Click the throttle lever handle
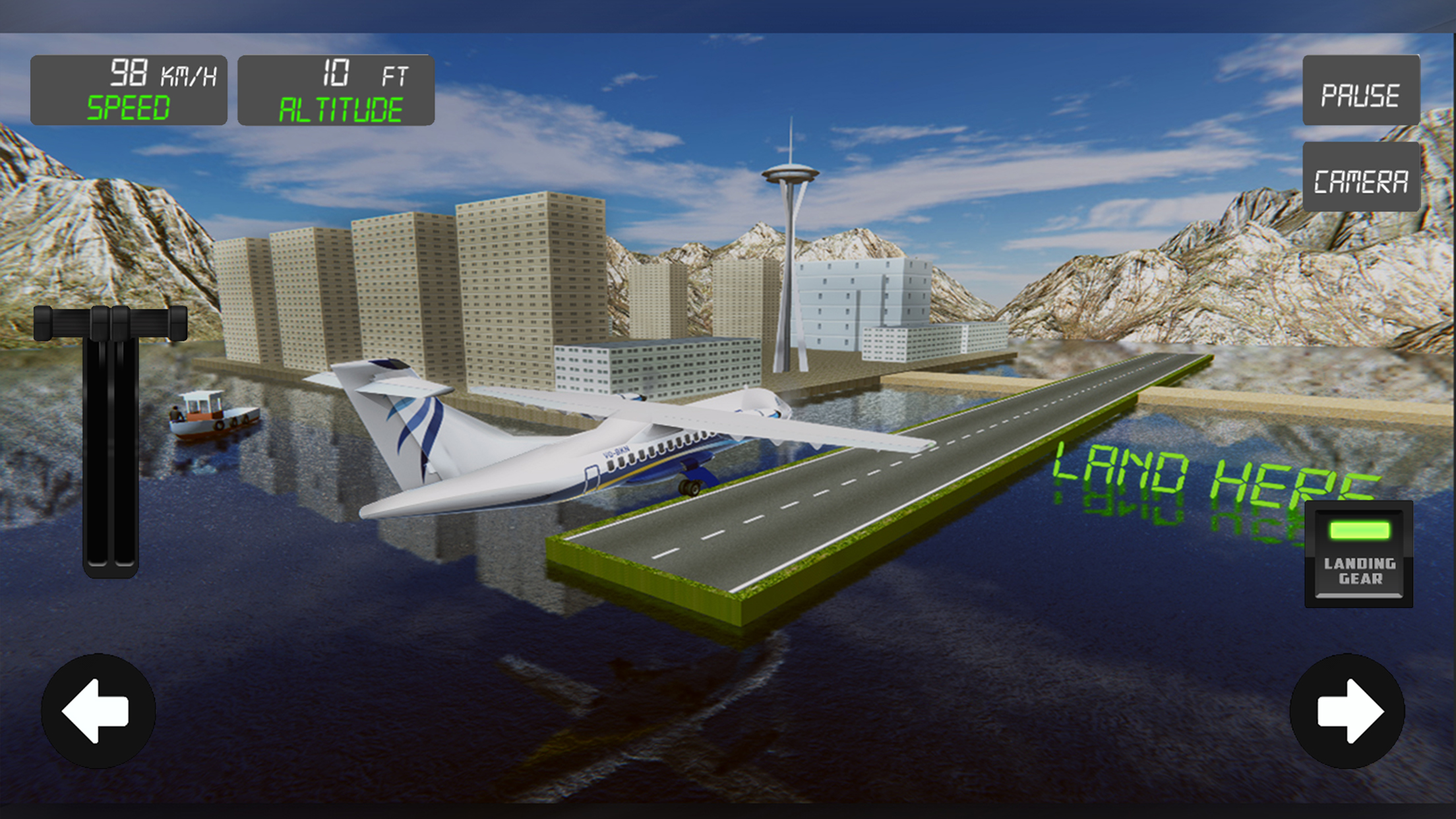This screenshot has width=1456, height=819. pos(110,323)
